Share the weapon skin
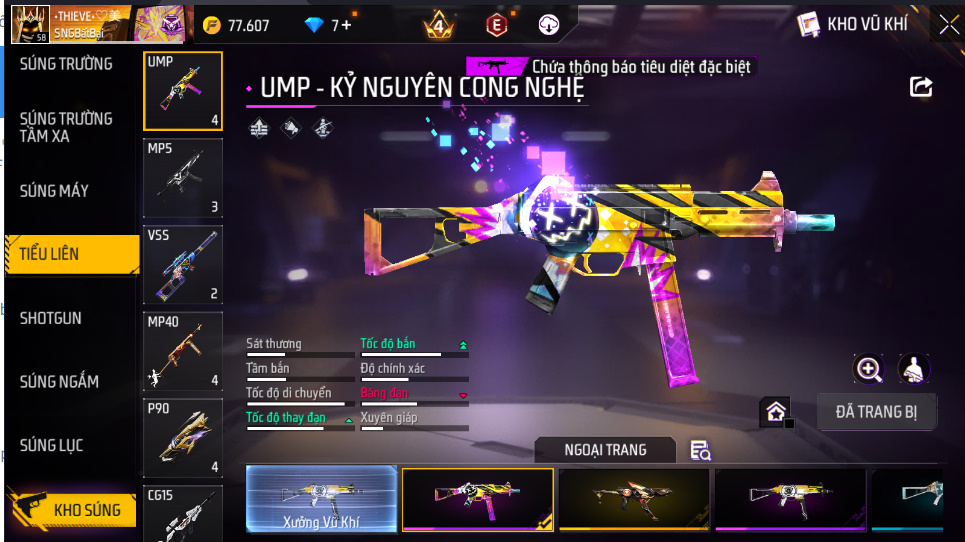The height and width of the screenshot is (542, 965). [x=921, y=87]
